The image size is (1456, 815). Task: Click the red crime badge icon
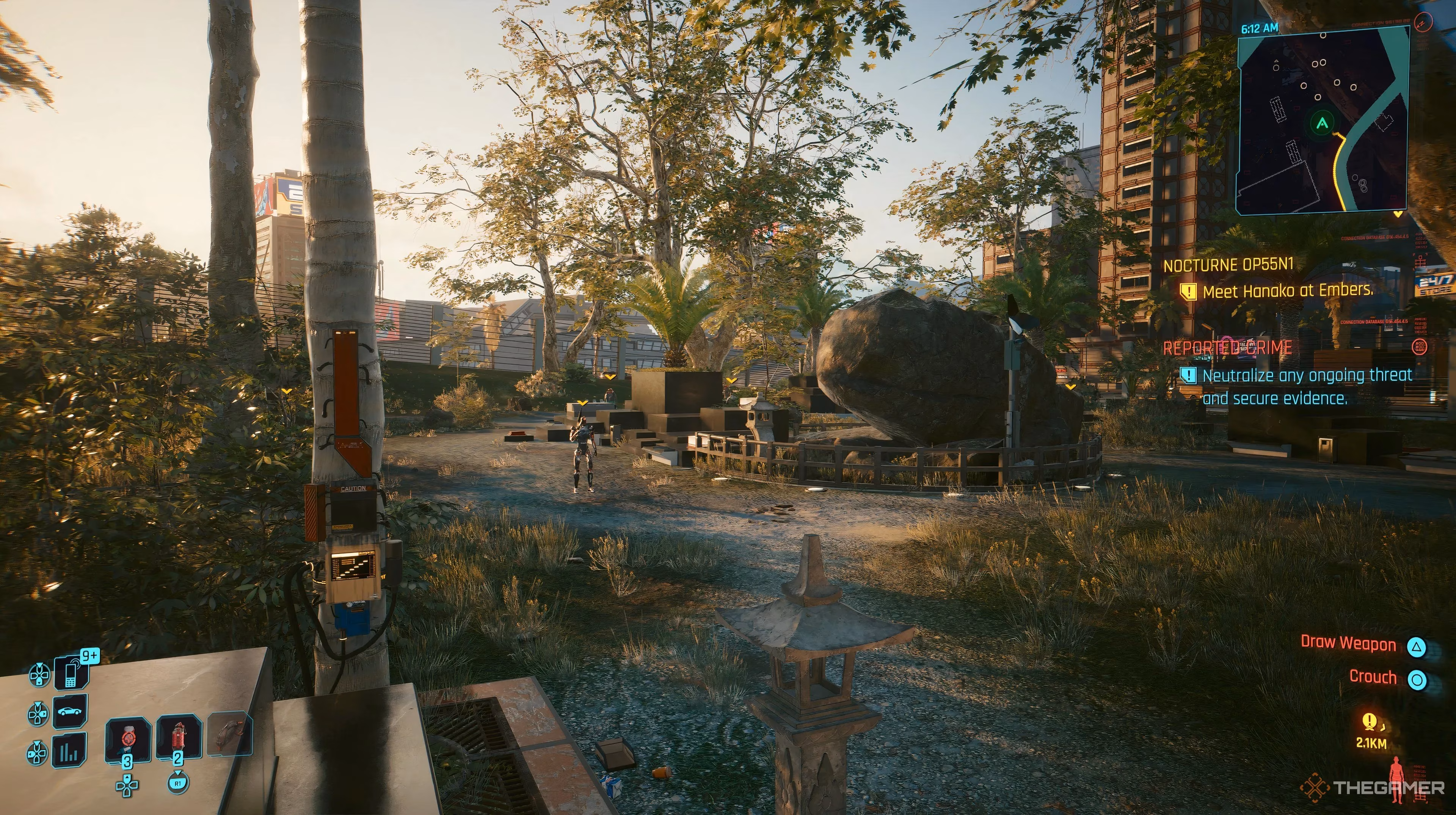[x=1420, y=346]
